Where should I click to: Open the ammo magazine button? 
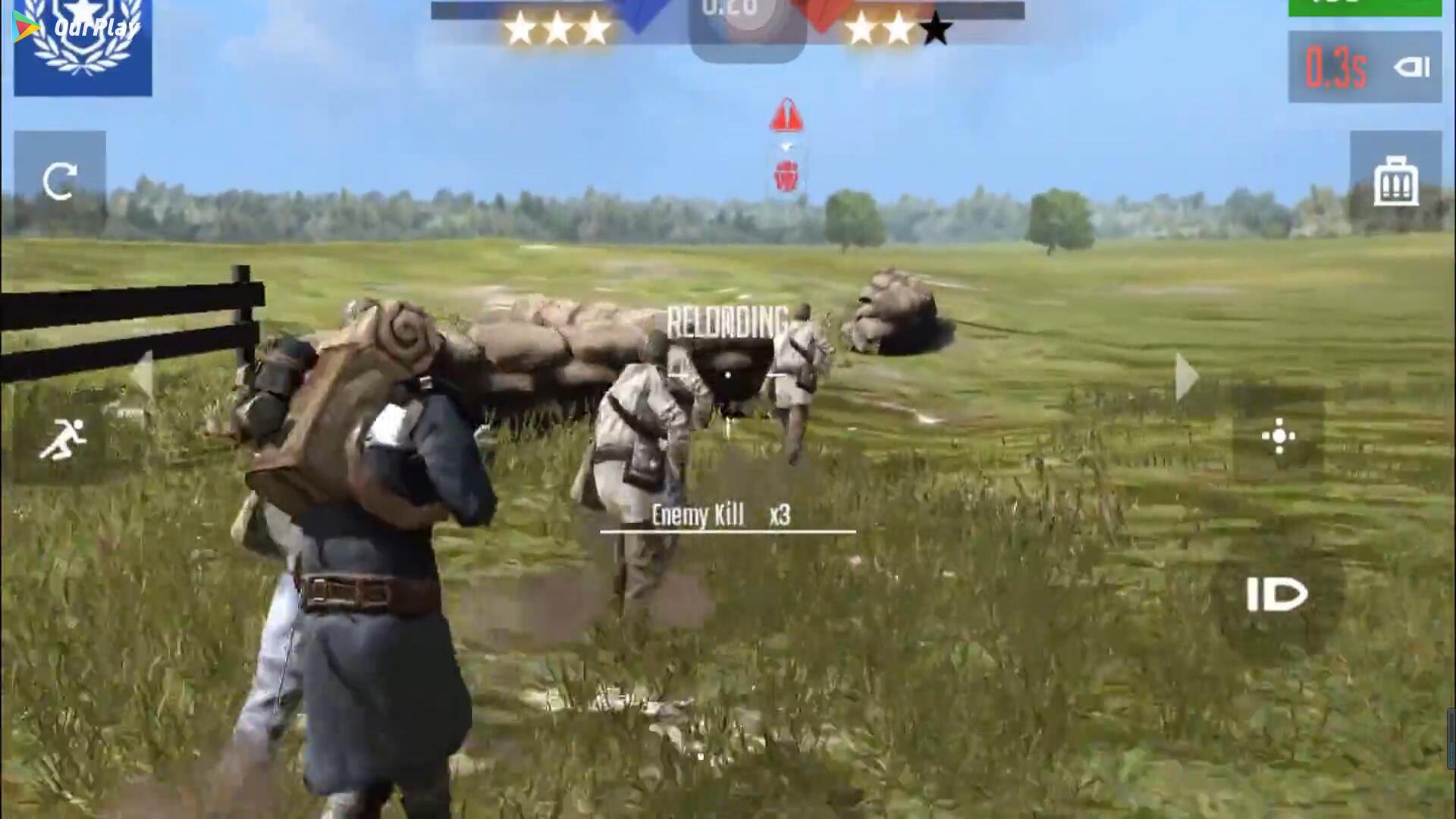tap(1395, 181)
